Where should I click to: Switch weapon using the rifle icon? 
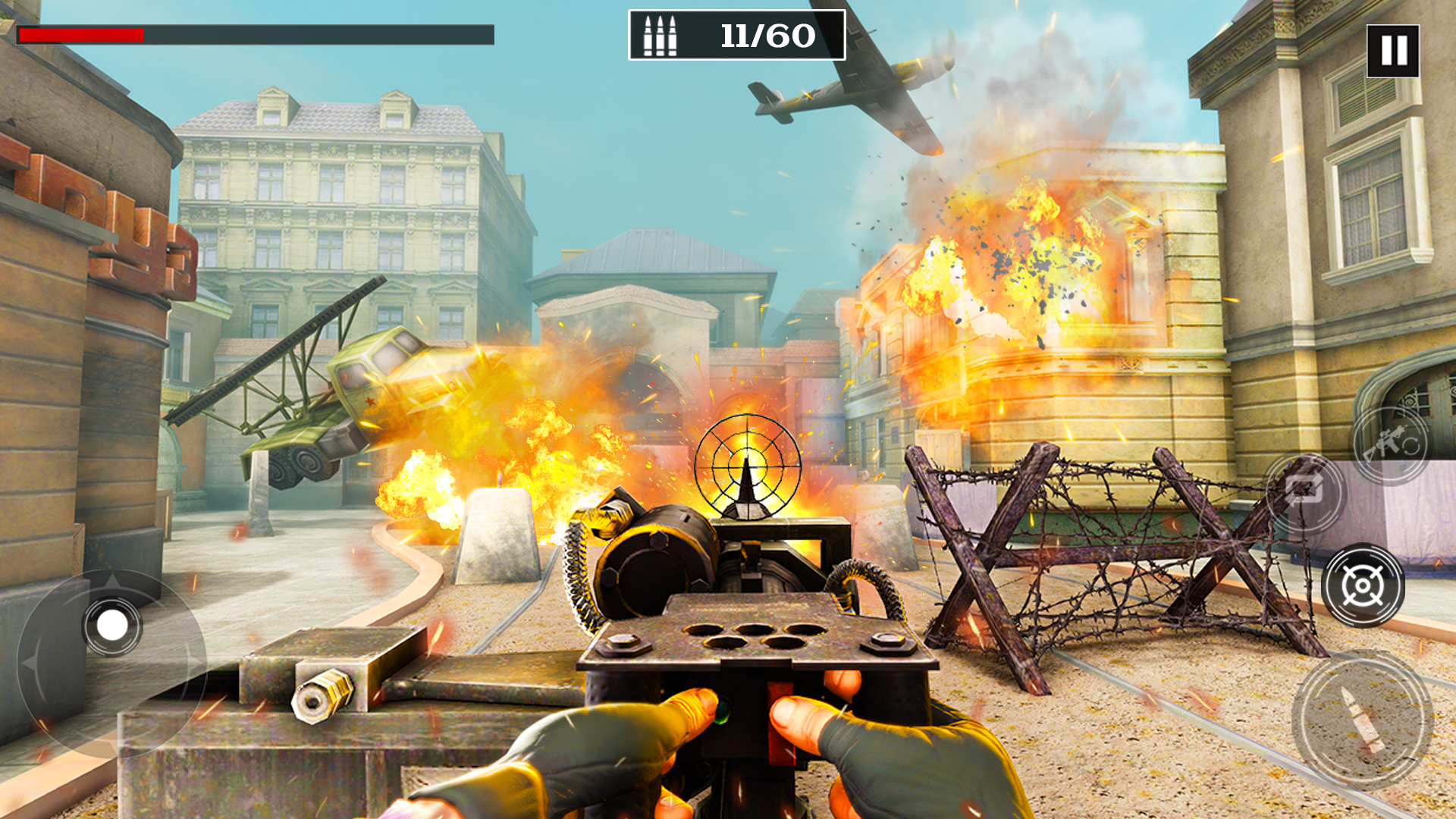coord(1391,445)
